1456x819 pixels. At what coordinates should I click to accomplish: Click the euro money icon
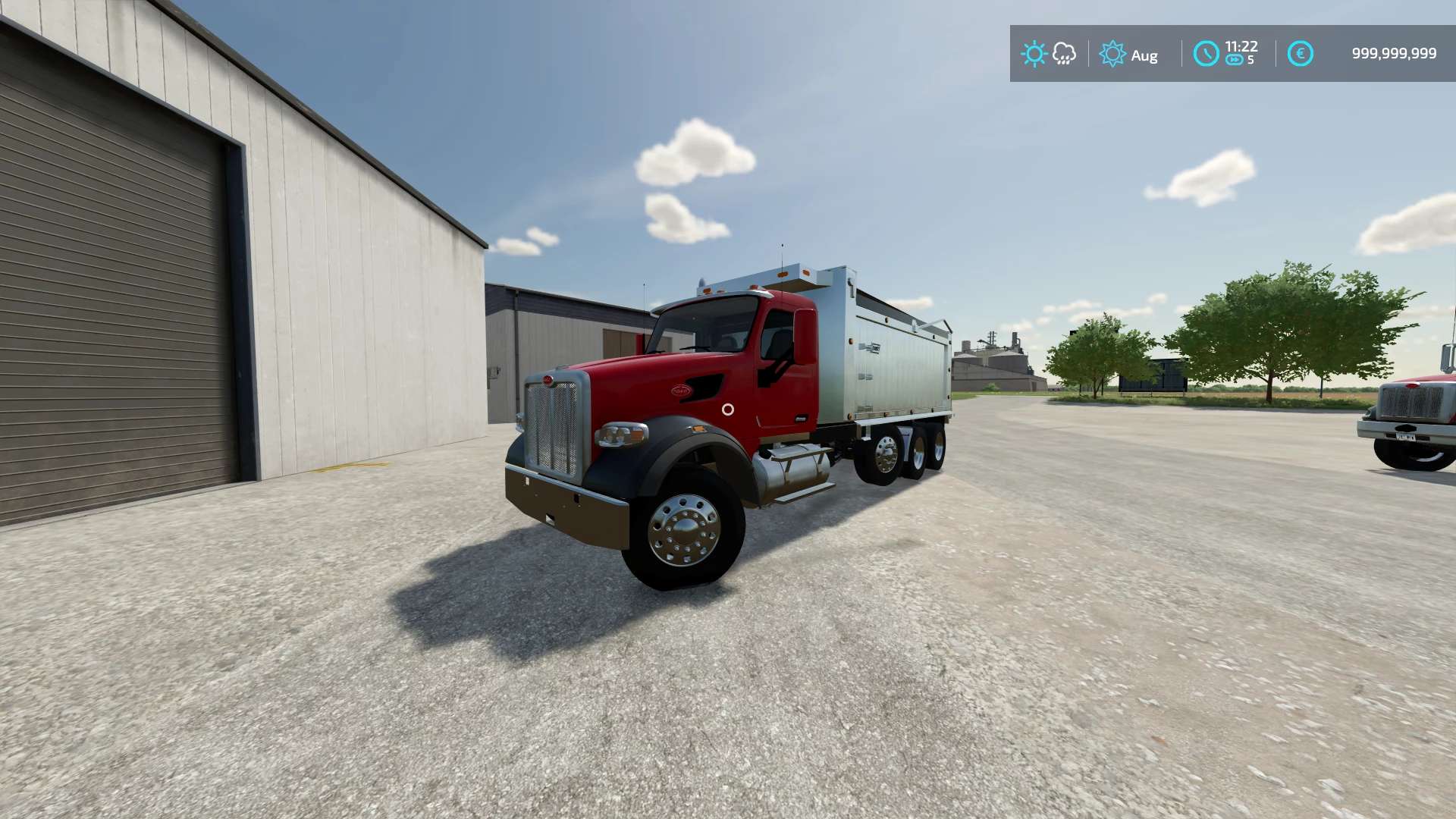click(x=1300, y=54)
